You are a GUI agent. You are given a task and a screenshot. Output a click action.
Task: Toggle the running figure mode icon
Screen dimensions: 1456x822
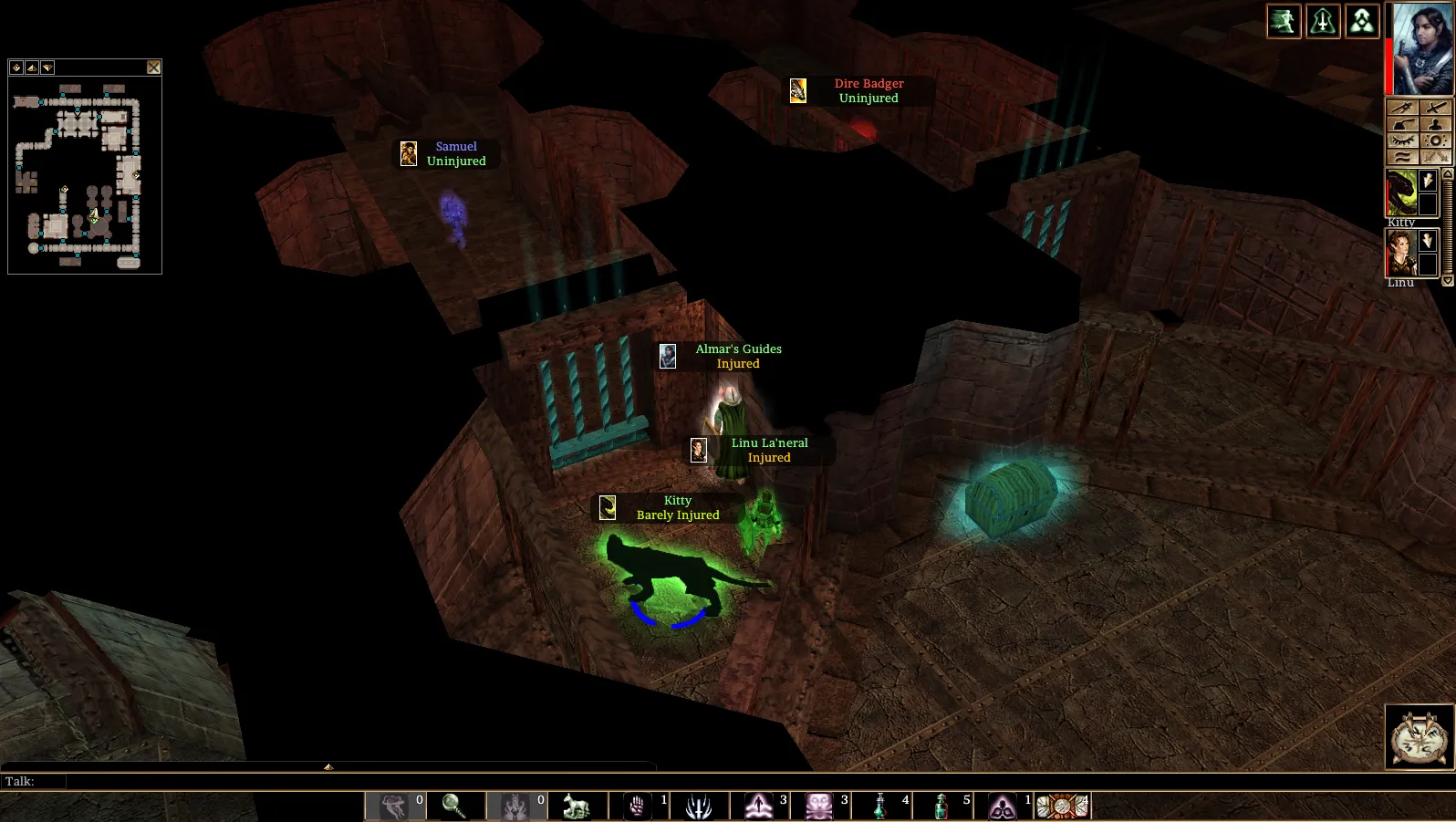[x=1284, y=21]
